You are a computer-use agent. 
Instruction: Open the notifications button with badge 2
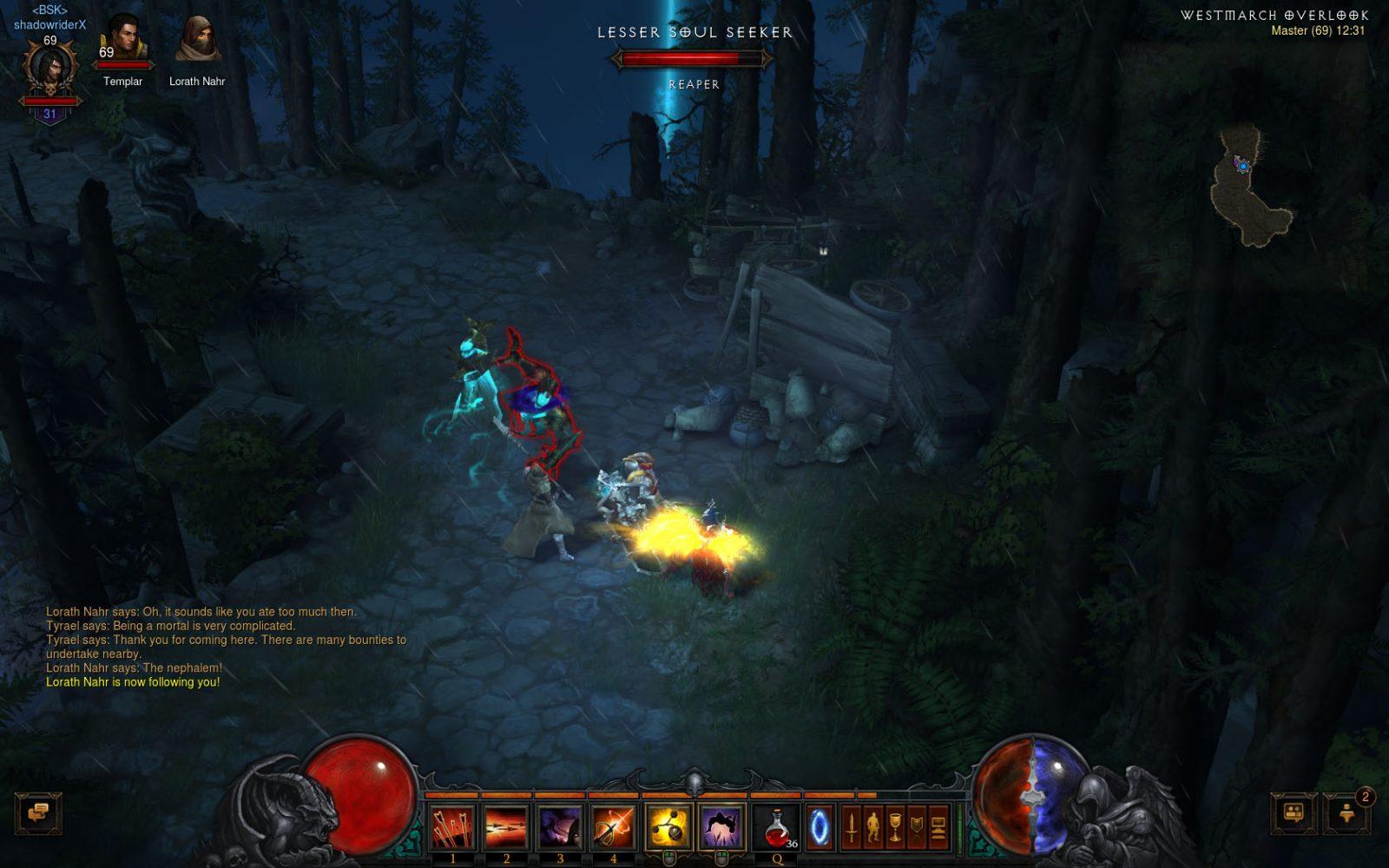pos(1347,813)
